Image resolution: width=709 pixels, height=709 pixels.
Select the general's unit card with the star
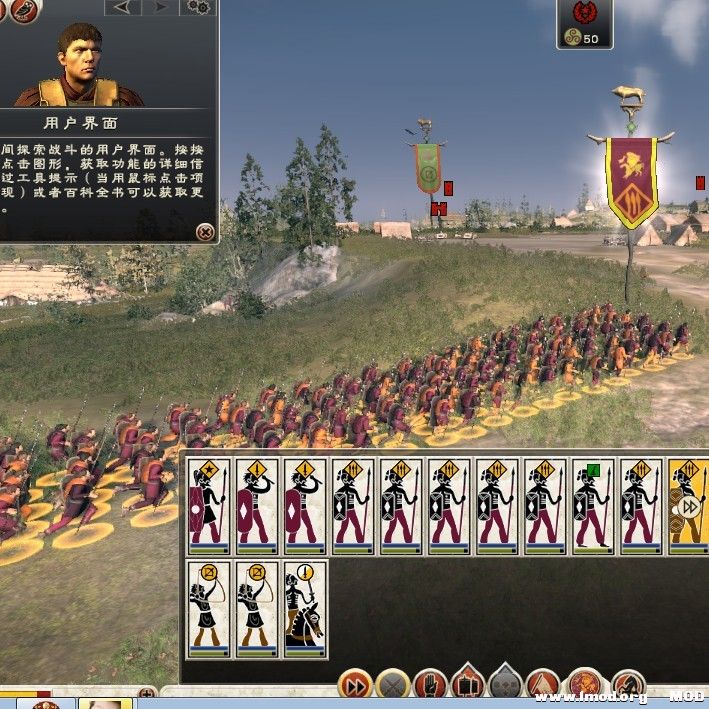coord(209,505)
